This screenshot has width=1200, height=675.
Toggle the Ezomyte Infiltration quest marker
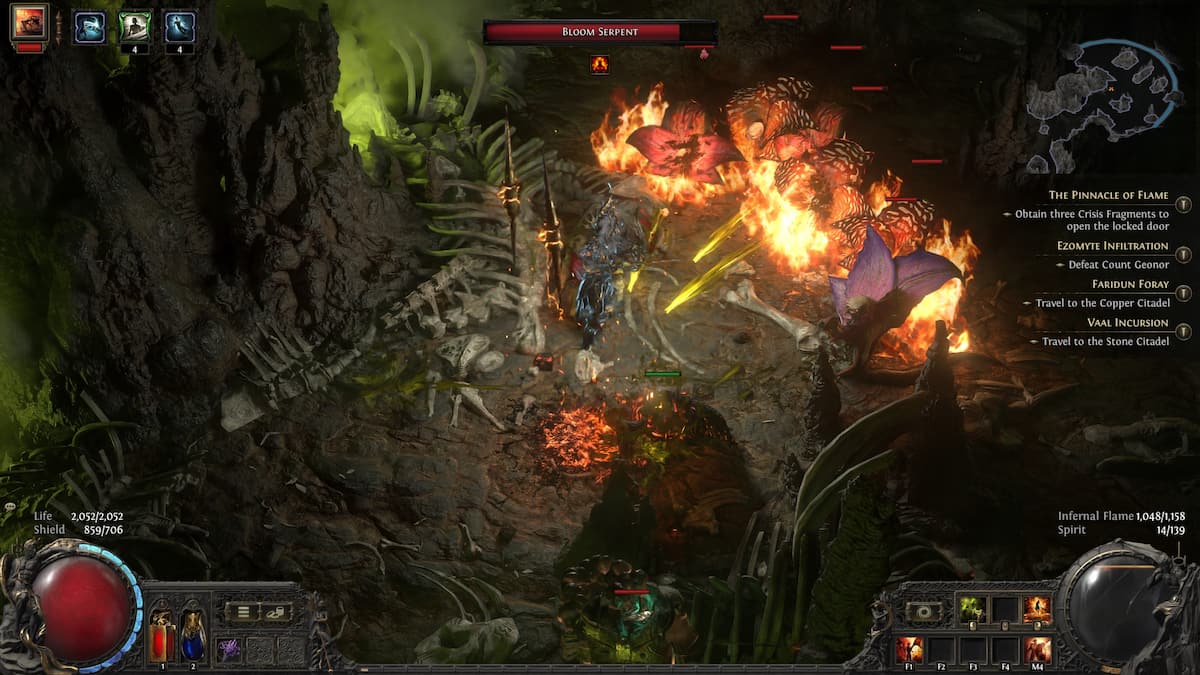point(1184,254)
